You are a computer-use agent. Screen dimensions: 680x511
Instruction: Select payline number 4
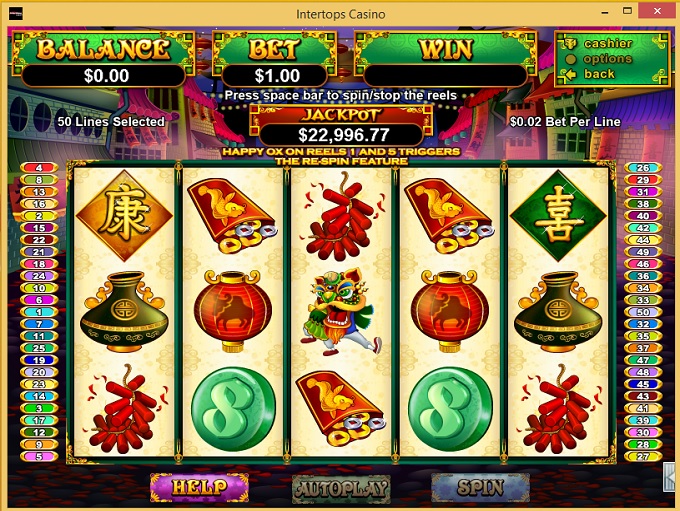point(39,167)
